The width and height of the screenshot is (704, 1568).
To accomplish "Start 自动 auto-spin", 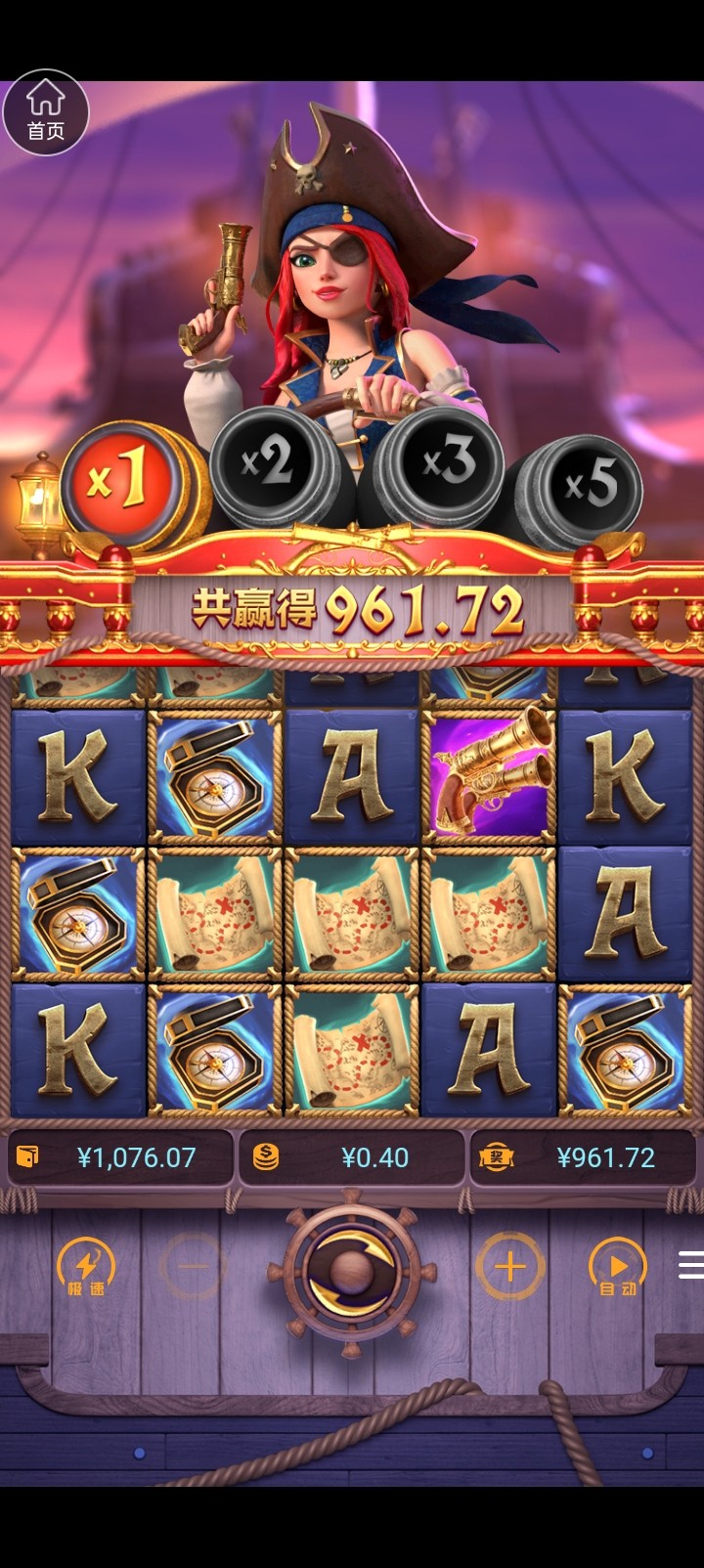I will coord(618,1268).
